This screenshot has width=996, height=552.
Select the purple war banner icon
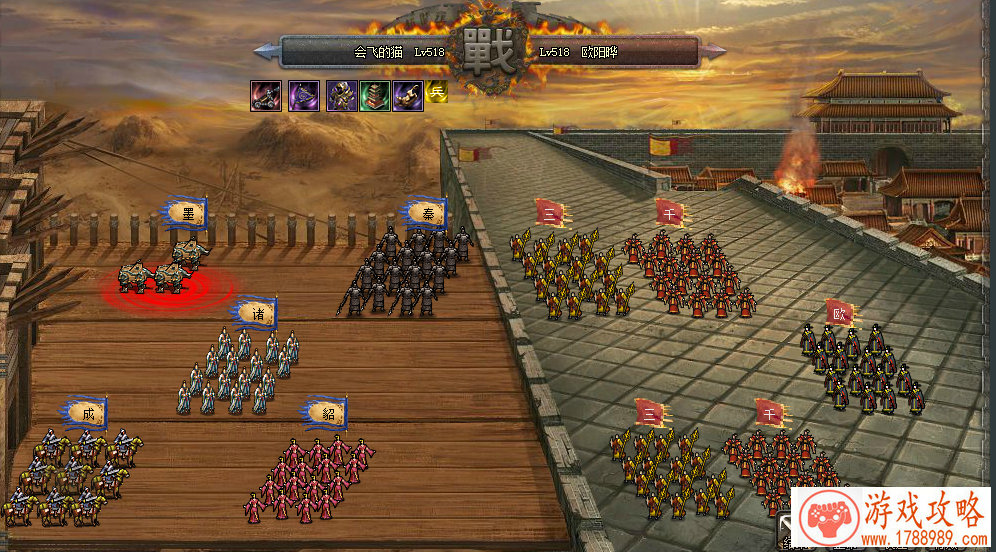pyautogui.click(x=303, y=96)
